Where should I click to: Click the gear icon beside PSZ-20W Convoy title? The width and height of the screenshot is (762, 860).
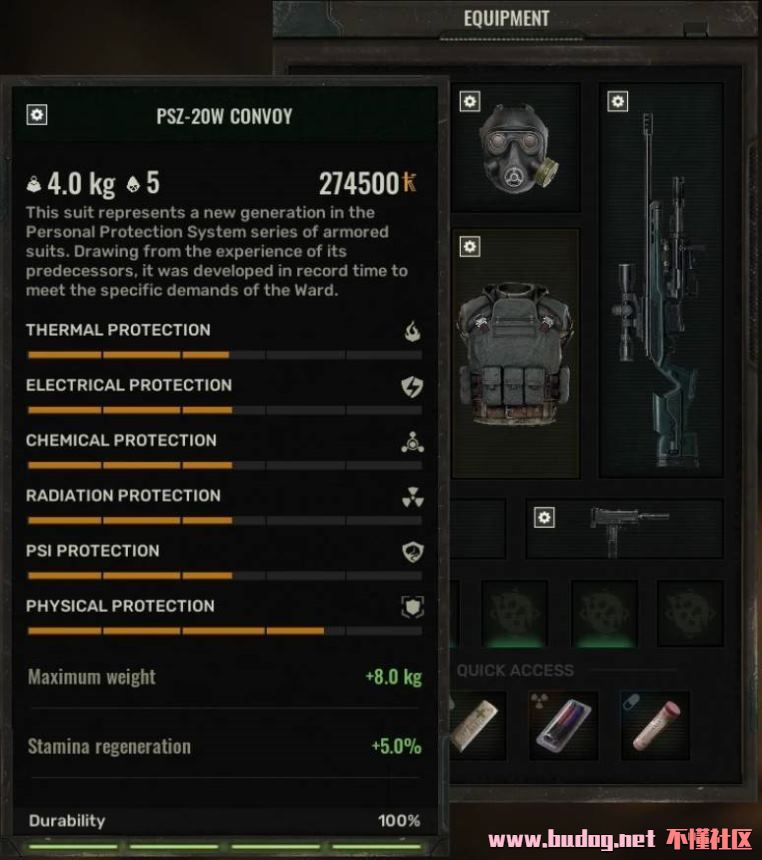click(36, 116)
